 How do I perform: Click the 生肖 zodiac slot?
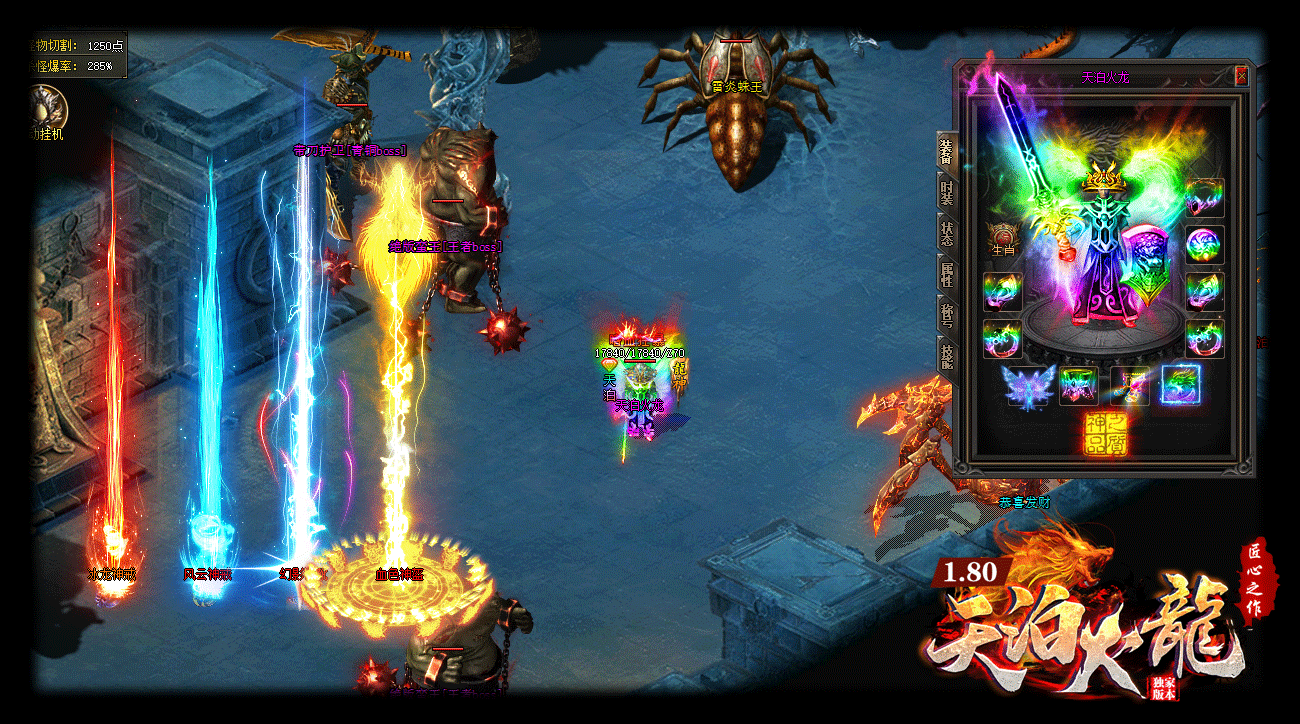coord(1002,238)
